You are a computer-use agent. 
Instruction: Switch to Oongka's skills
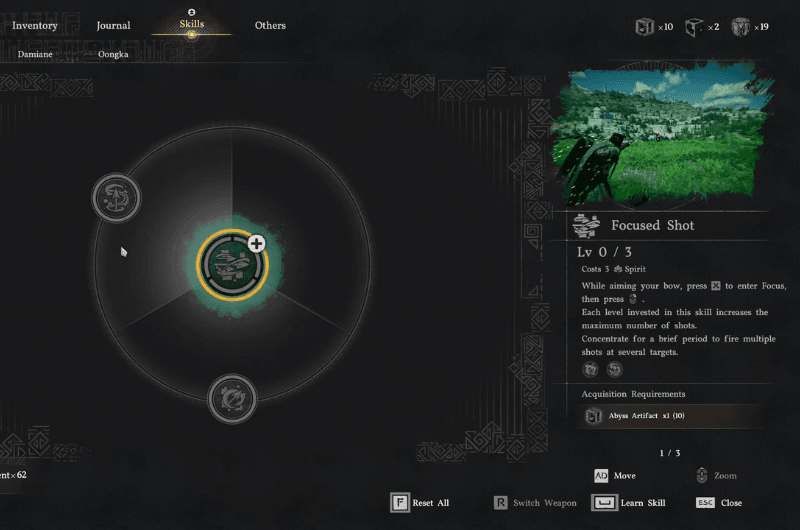click(x=113, y=54)
